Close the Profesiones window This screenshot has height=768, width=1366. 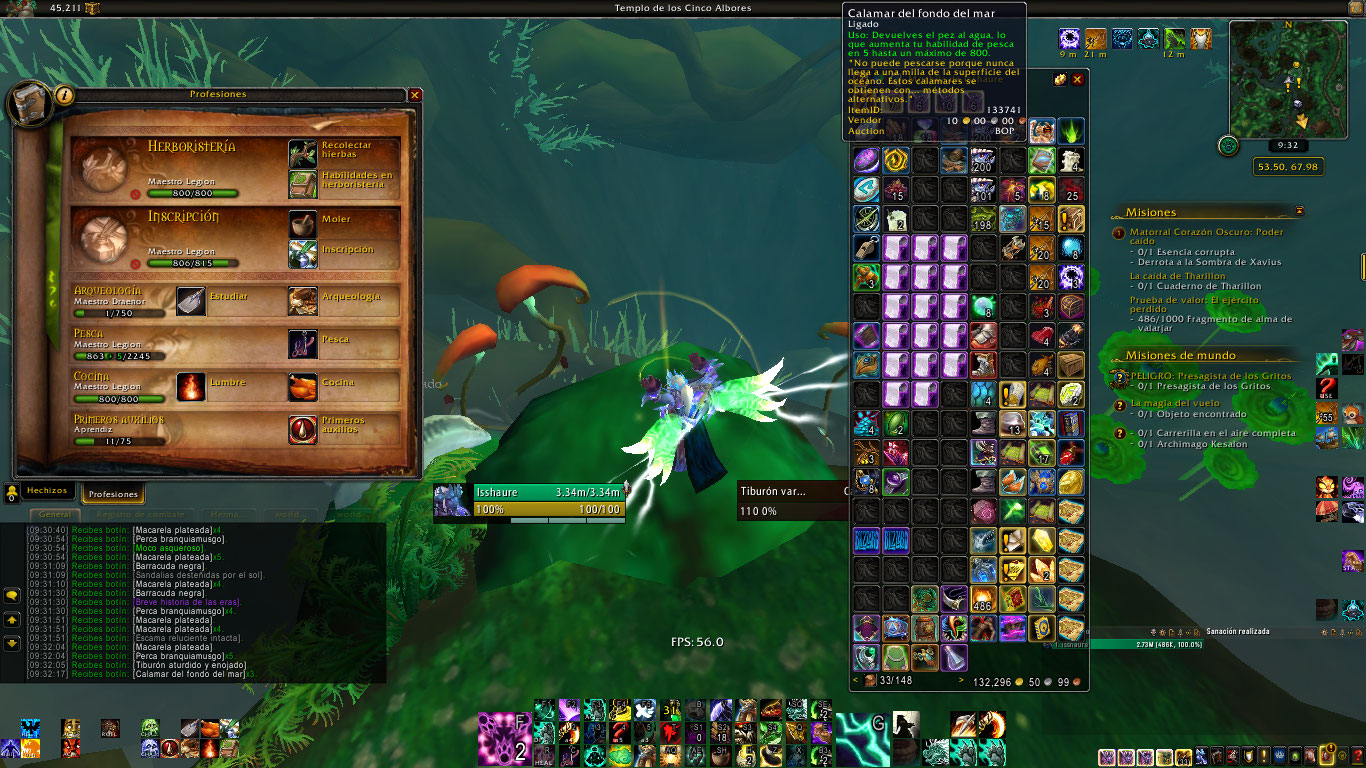click(x=415, y=95)
